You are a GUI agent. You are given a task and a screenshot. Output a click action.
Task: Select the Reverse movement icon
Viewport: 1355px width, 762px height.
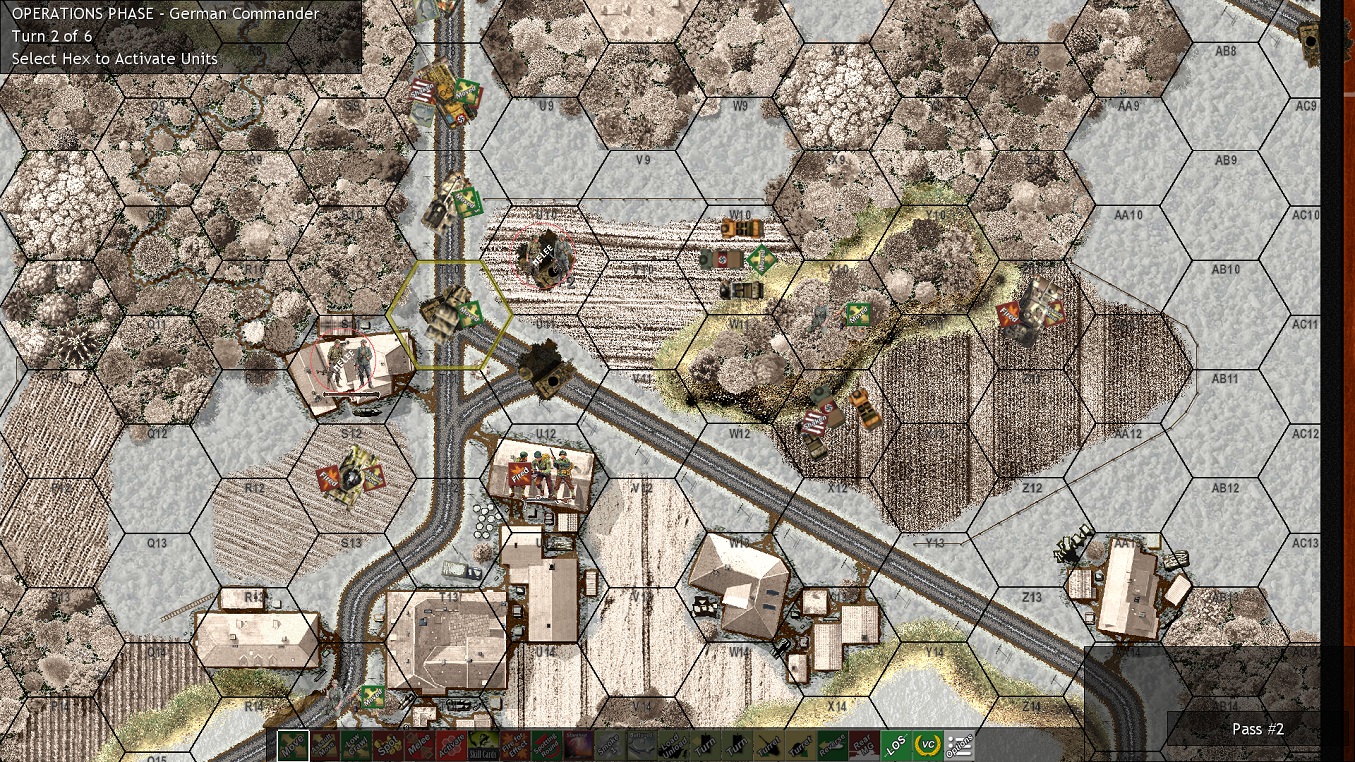coord(831,746)
